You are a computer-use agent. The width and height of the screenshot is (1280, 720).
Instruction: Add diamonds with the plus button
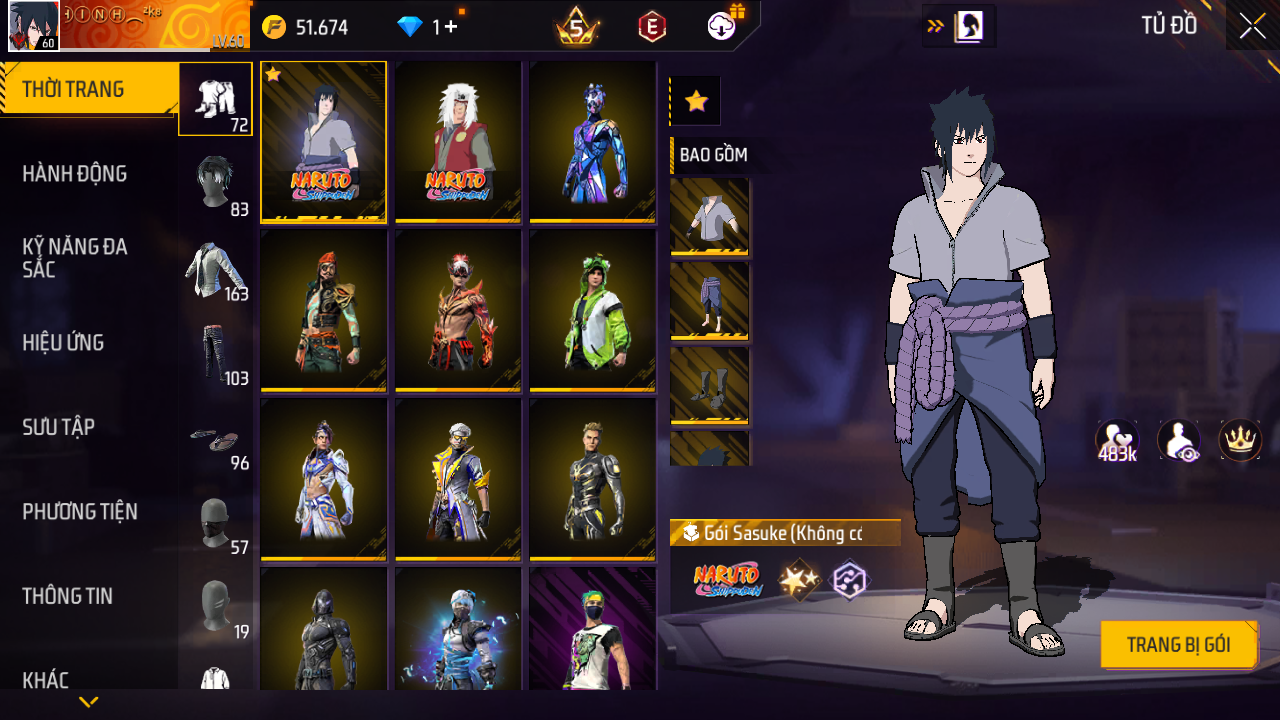tap(450, 27)
